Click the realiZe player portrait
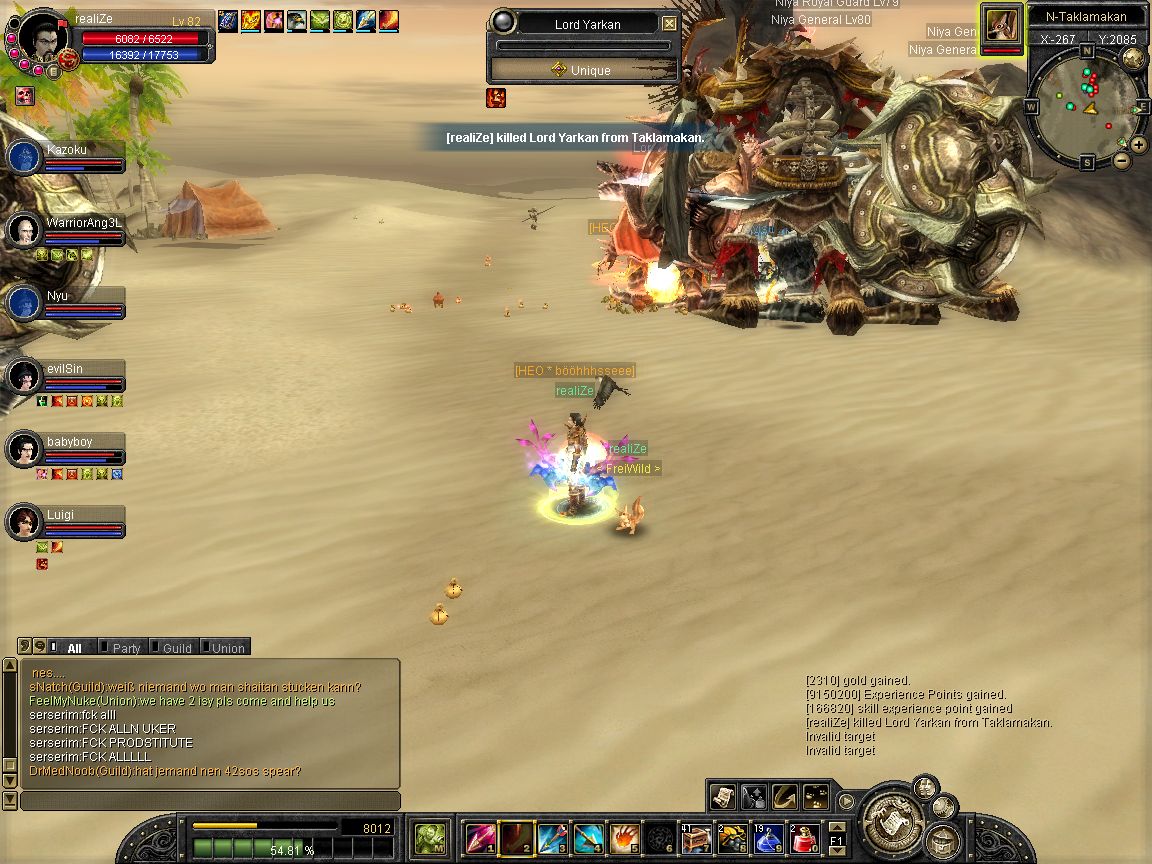Viewport: 1152px width, 864px height. point(42,38)
